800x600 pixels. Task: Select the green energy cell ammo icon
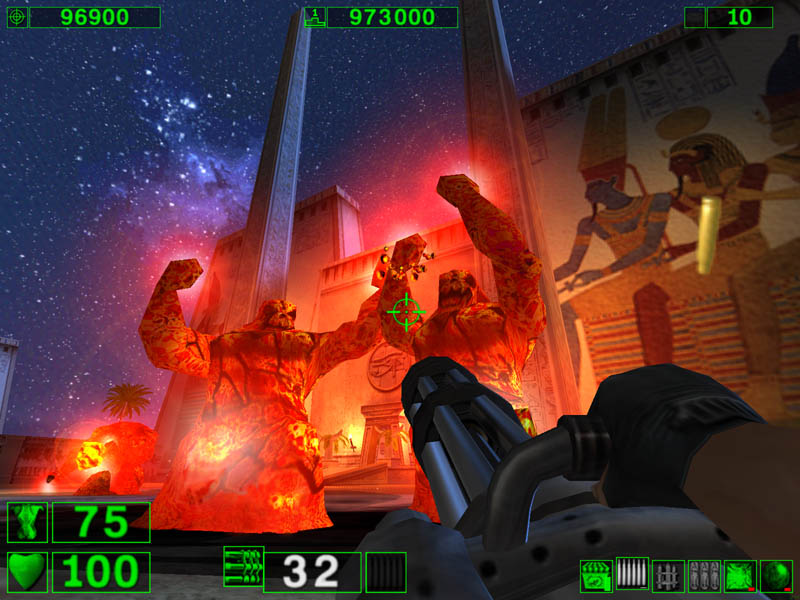point(740,576)
